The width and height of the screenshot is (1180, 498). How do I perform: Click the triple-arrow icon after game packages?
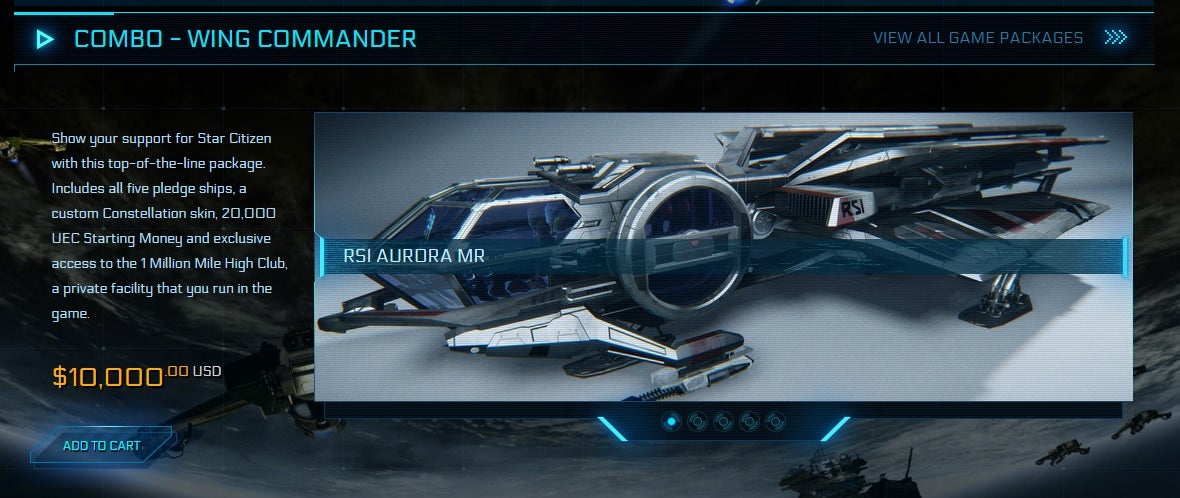1115,38
